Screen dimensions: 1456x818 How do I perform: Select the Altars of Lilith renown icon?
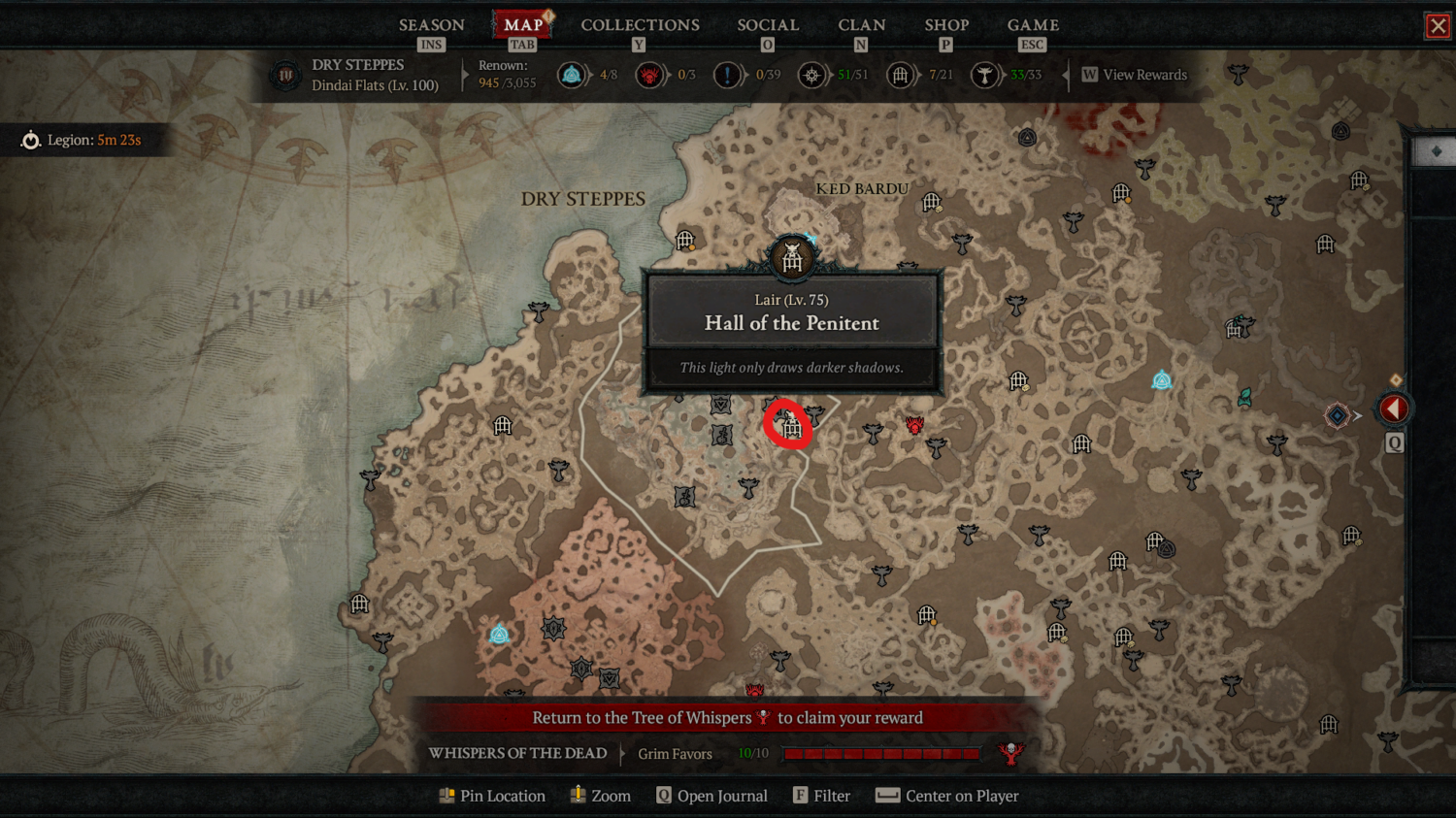point(572,75)
